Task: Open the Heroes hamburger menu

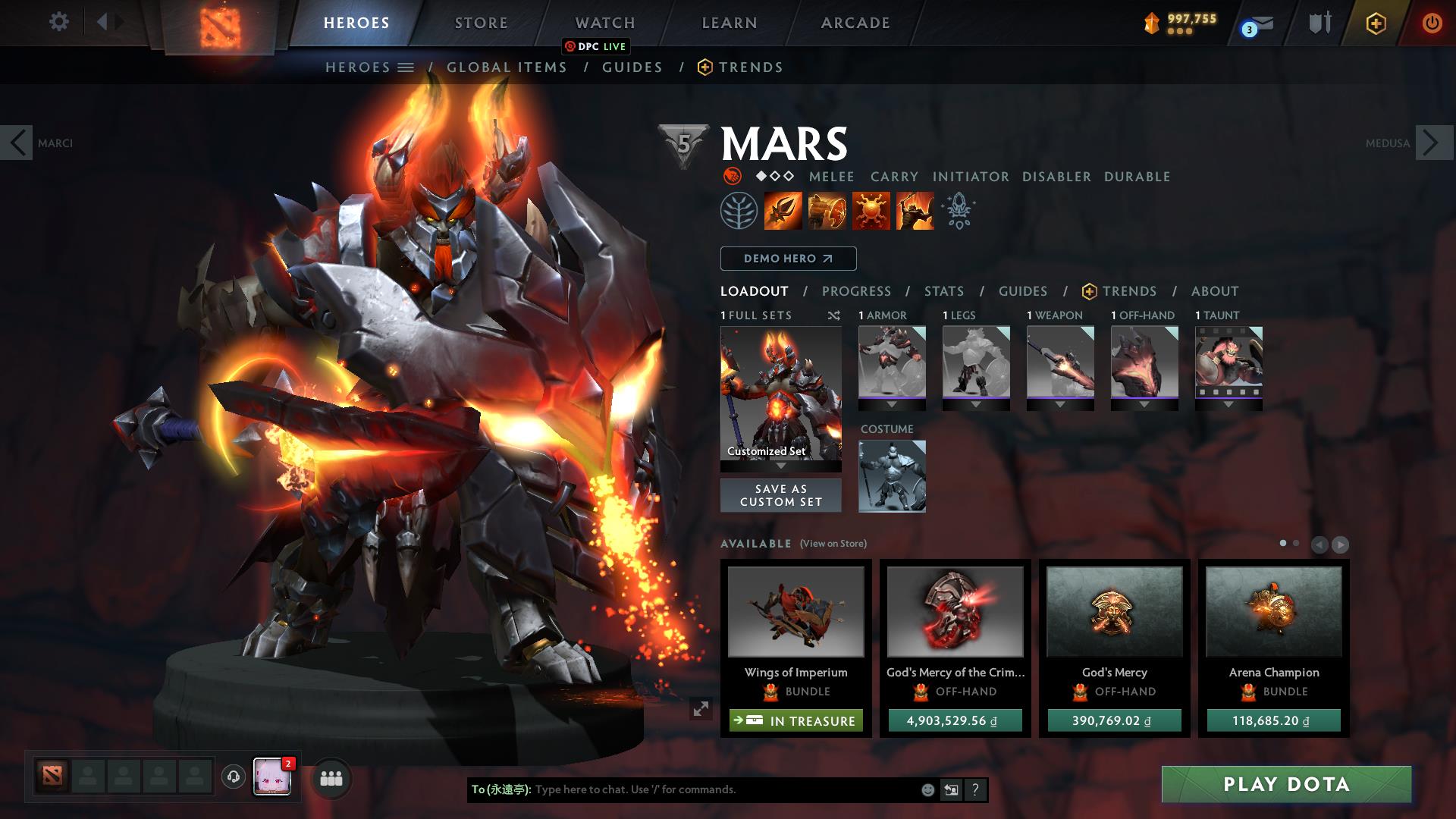Action: [406, 67]
